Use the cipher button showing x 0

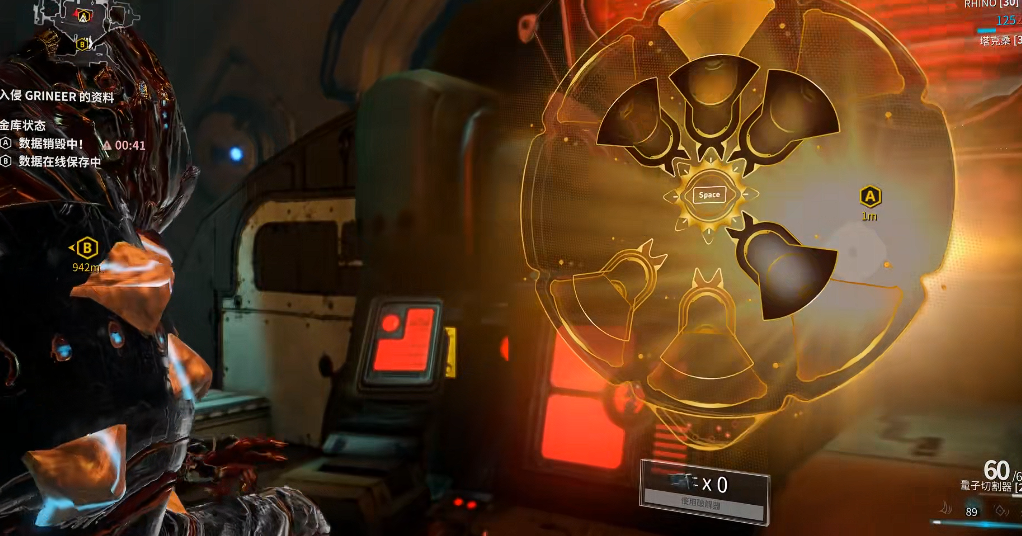705,490
